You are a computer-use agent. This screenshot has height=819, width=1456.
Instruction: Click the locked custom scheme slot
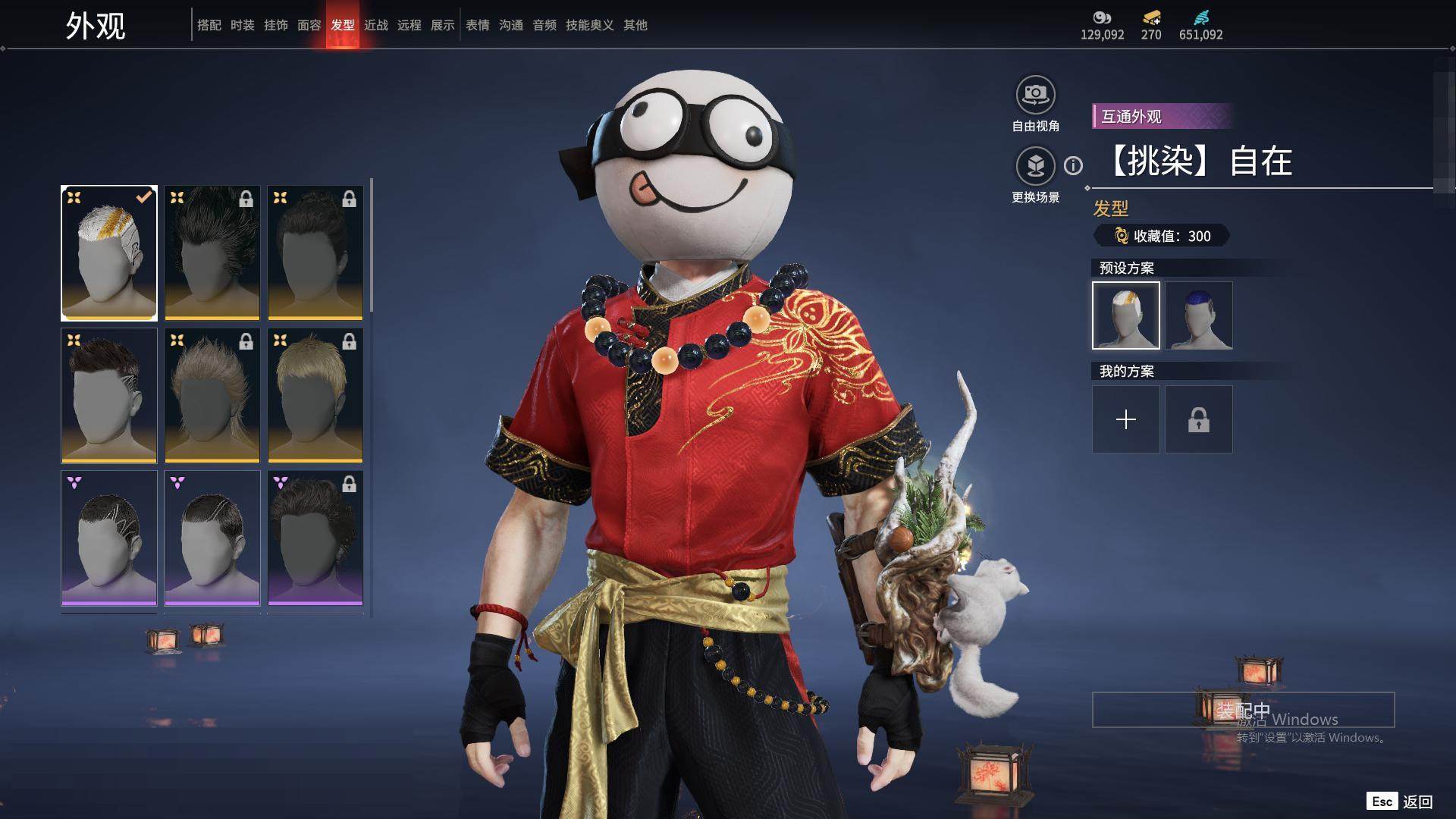1199,419
